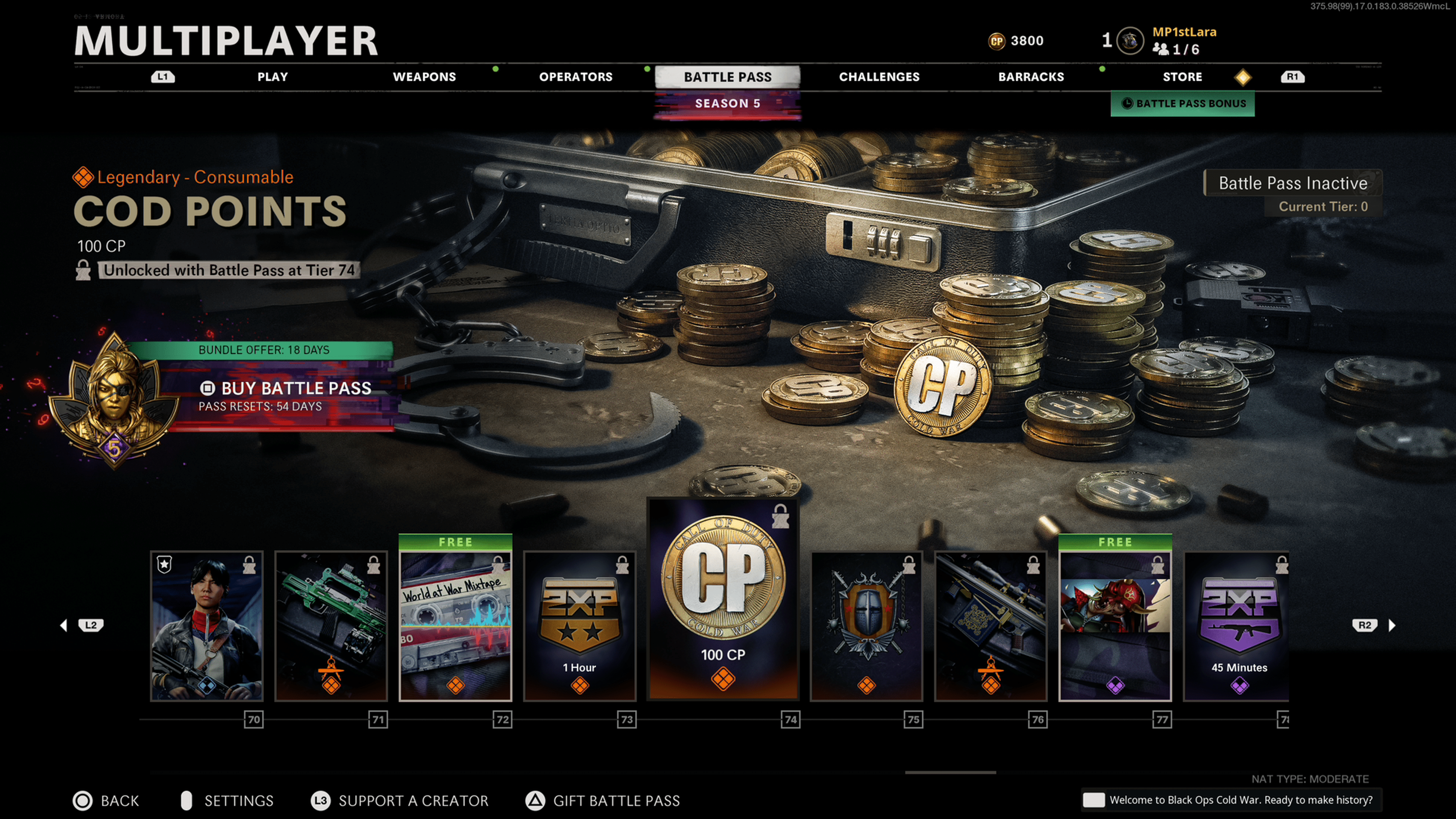1456x819 pixels.
Task: Open the player profile MP1stLara
Action: pyautogui.click(x=1184, y=32)
